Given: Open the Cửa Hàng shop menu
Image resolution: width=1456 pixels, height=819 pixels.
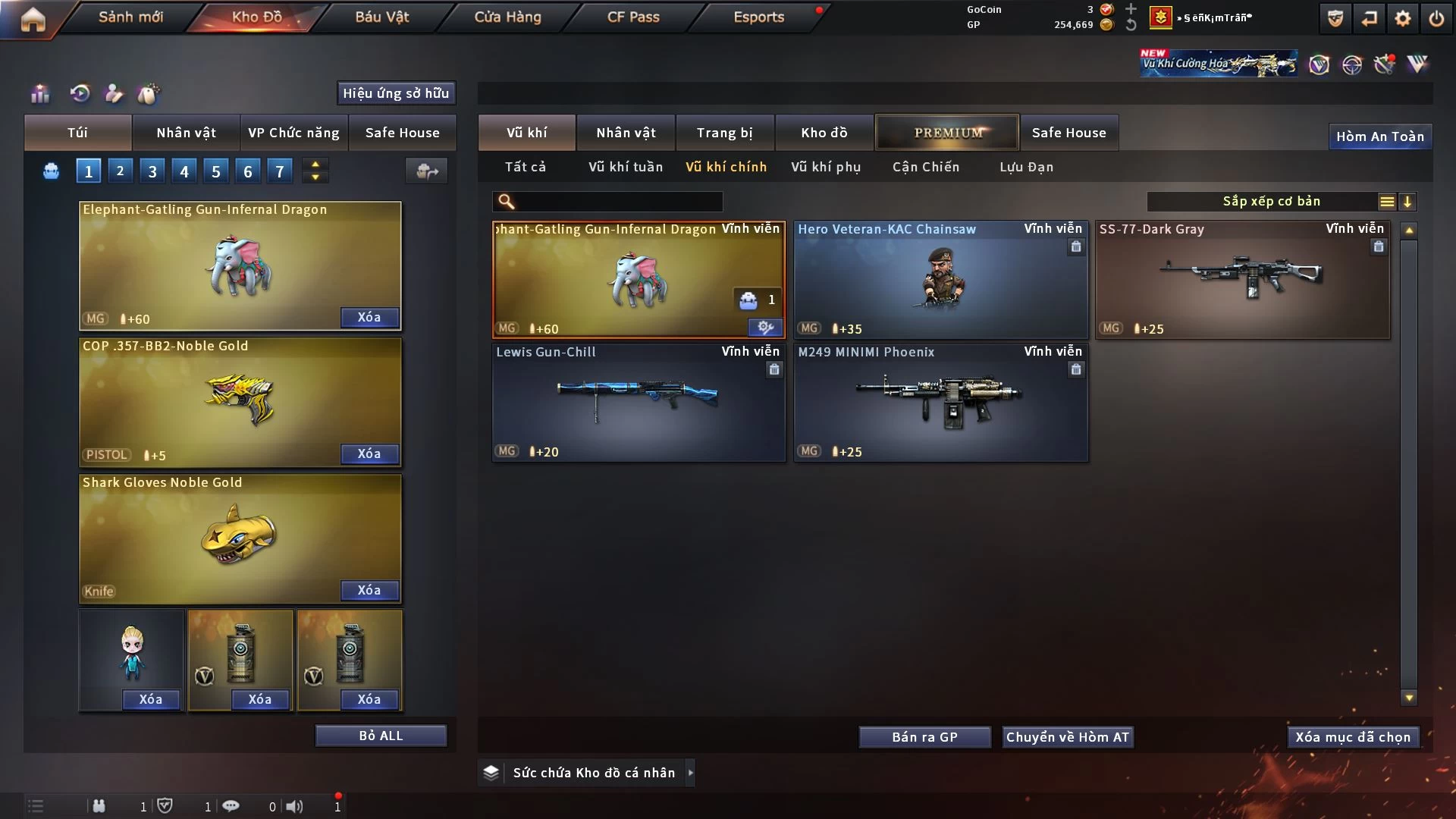Looking at the screenshot, I should (507, 17).
